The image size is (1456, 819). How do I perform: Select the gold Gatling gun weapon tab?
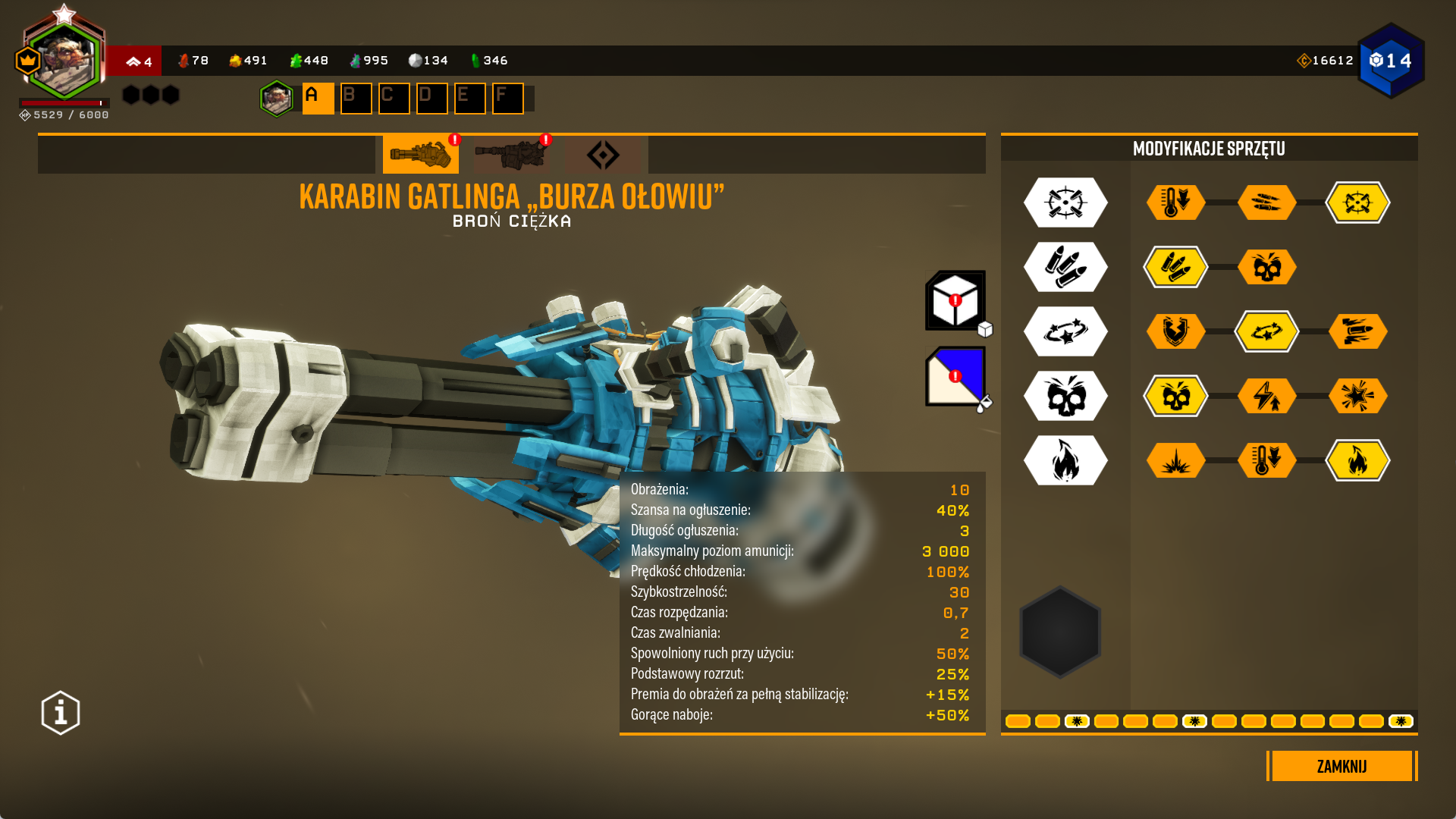point(420,155)
